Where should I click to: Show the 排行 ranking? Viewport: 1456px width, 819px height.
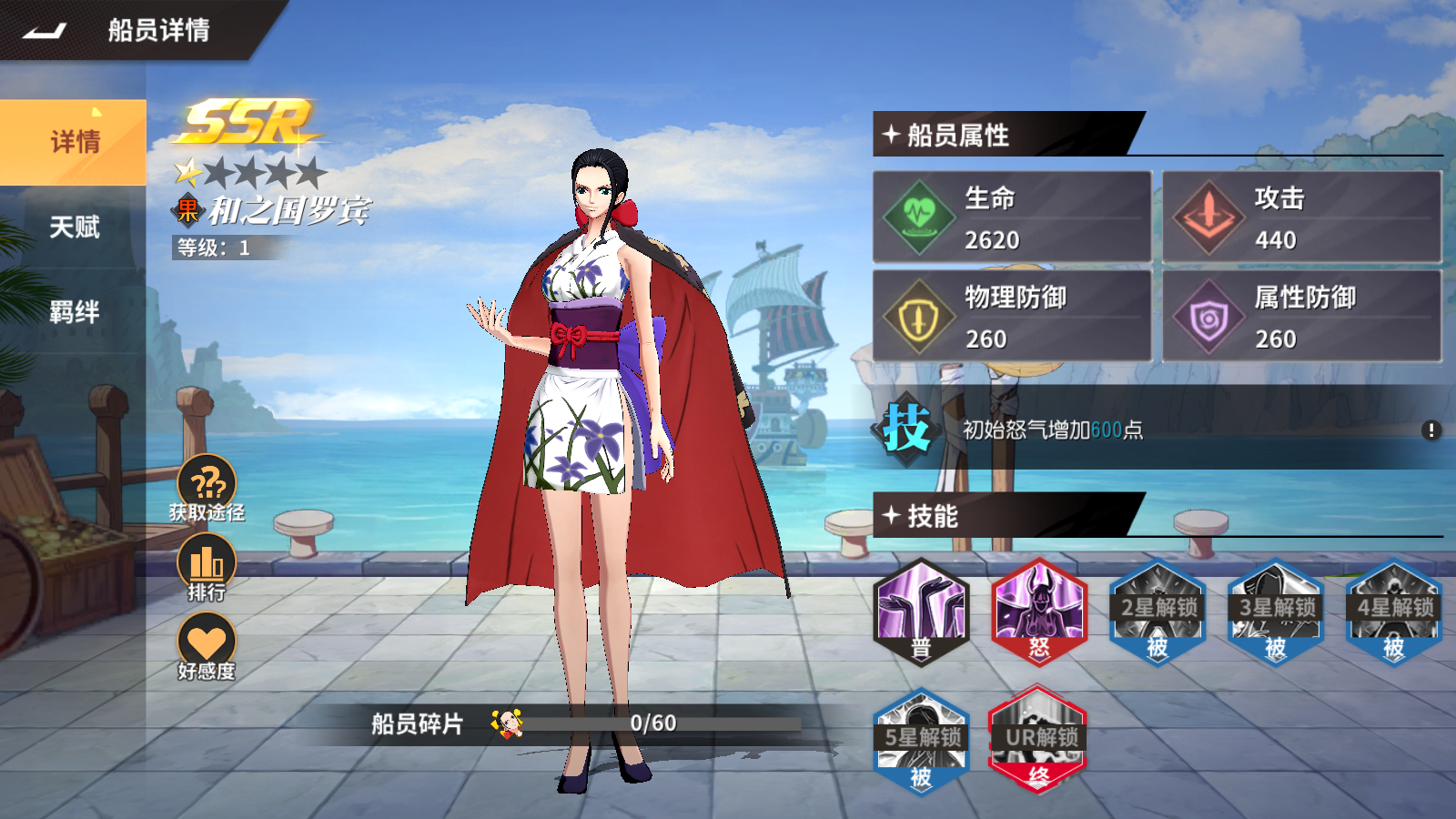pos(207,566)
